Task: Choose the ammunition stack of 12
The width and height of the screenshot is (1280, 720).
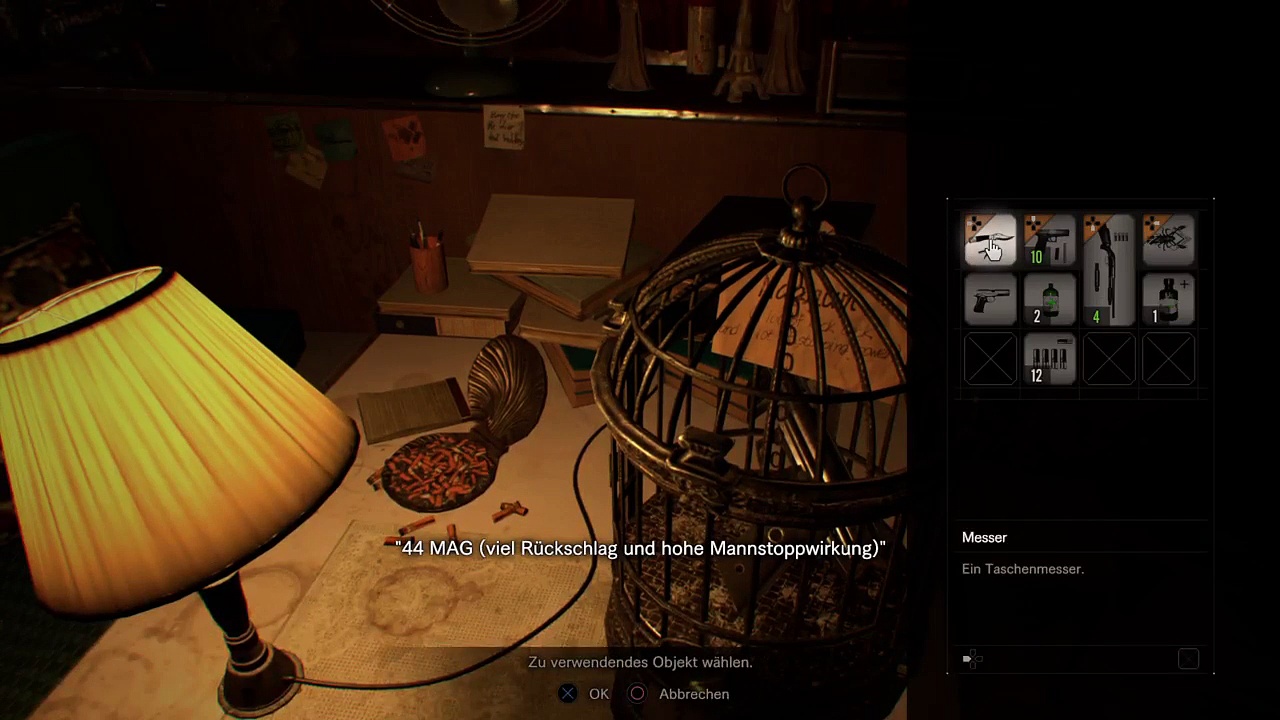Action: tap(1049, 360)
